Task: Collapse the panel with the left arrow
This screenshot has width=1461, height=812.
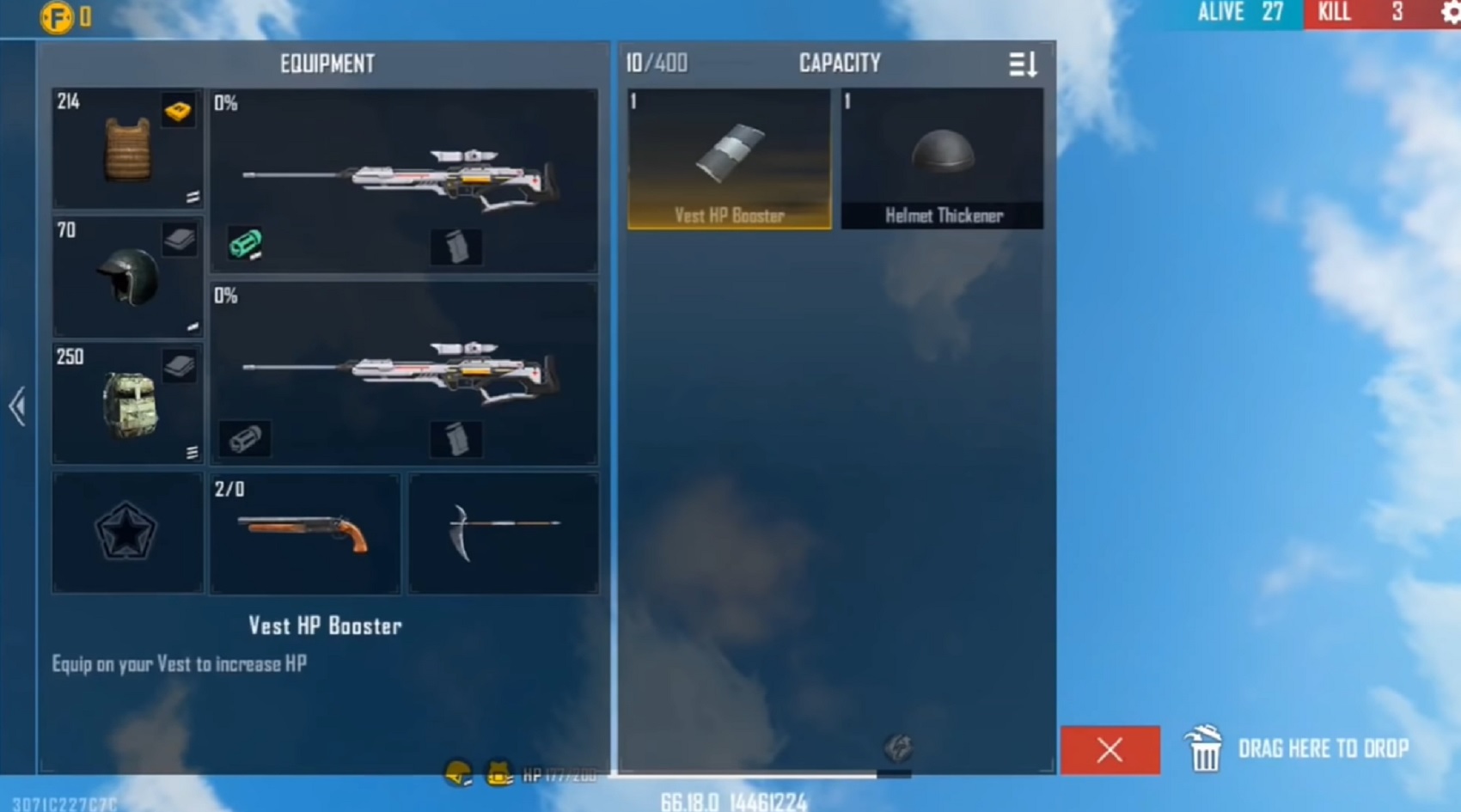Action: pos(17,406)
